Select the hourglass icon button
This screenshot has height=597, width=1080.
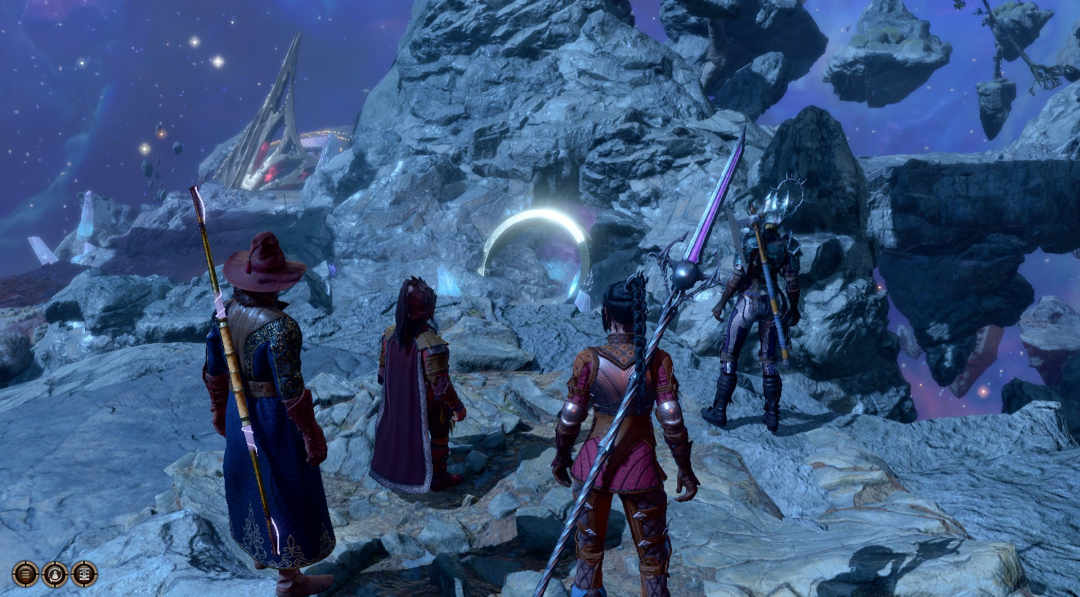84,574
